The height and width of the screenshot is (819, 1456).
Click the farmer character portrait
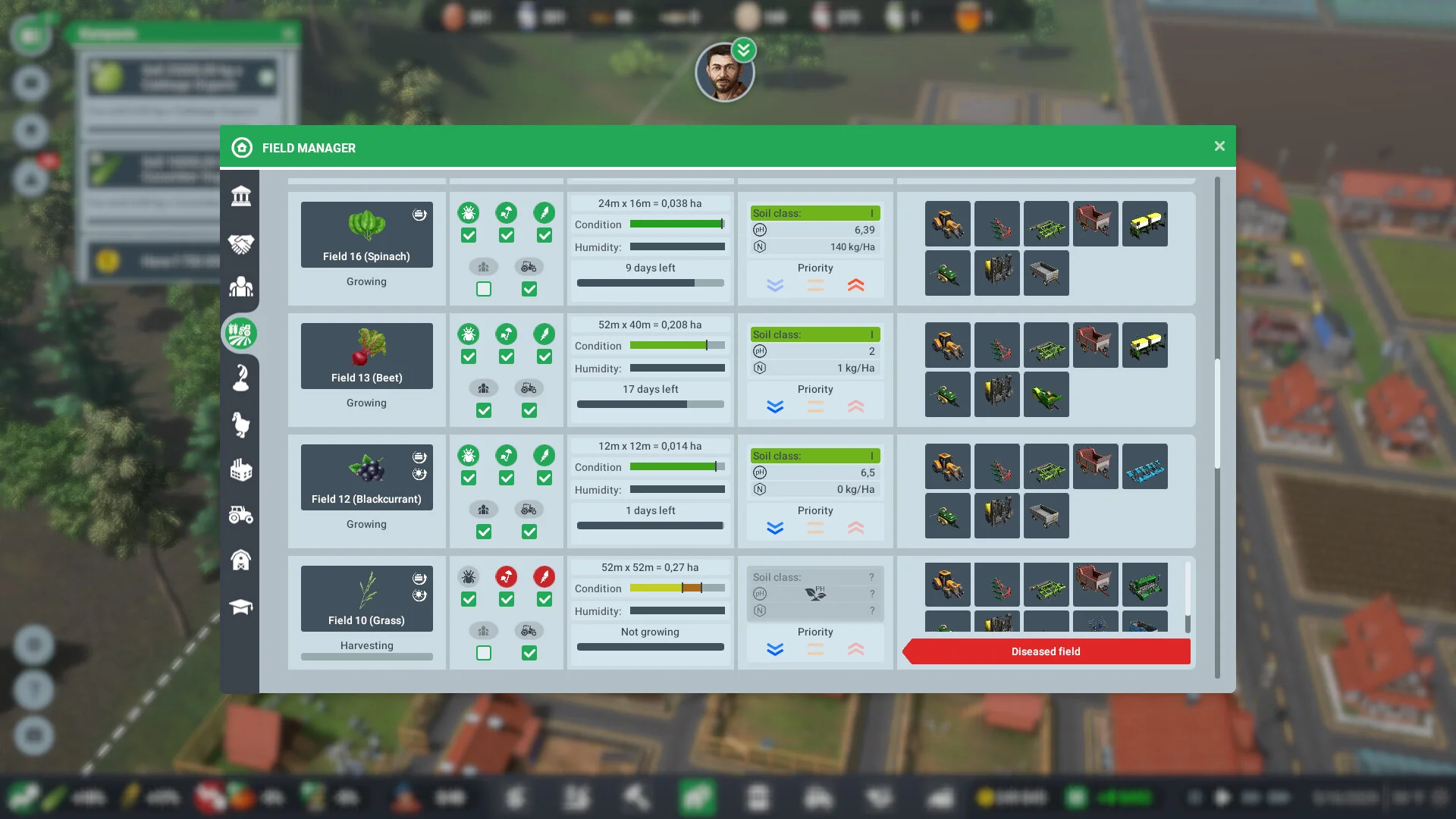tap(724, 73)
